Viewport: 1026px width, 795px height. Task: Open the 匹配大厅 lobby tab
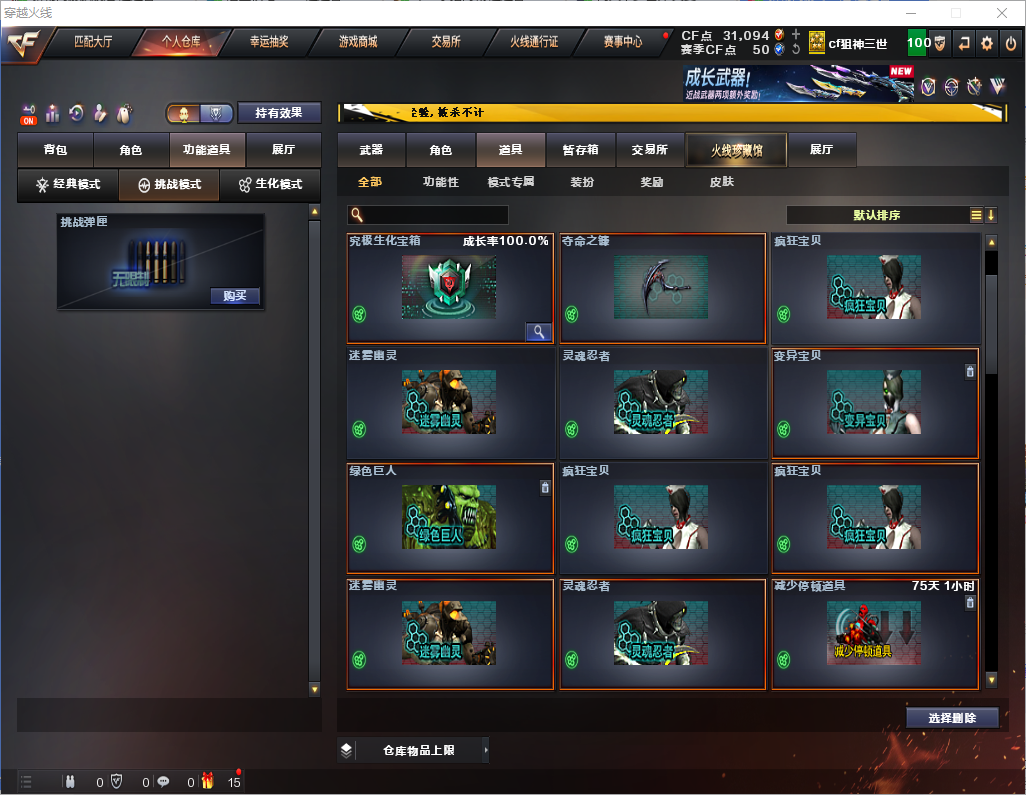[93, 42]
